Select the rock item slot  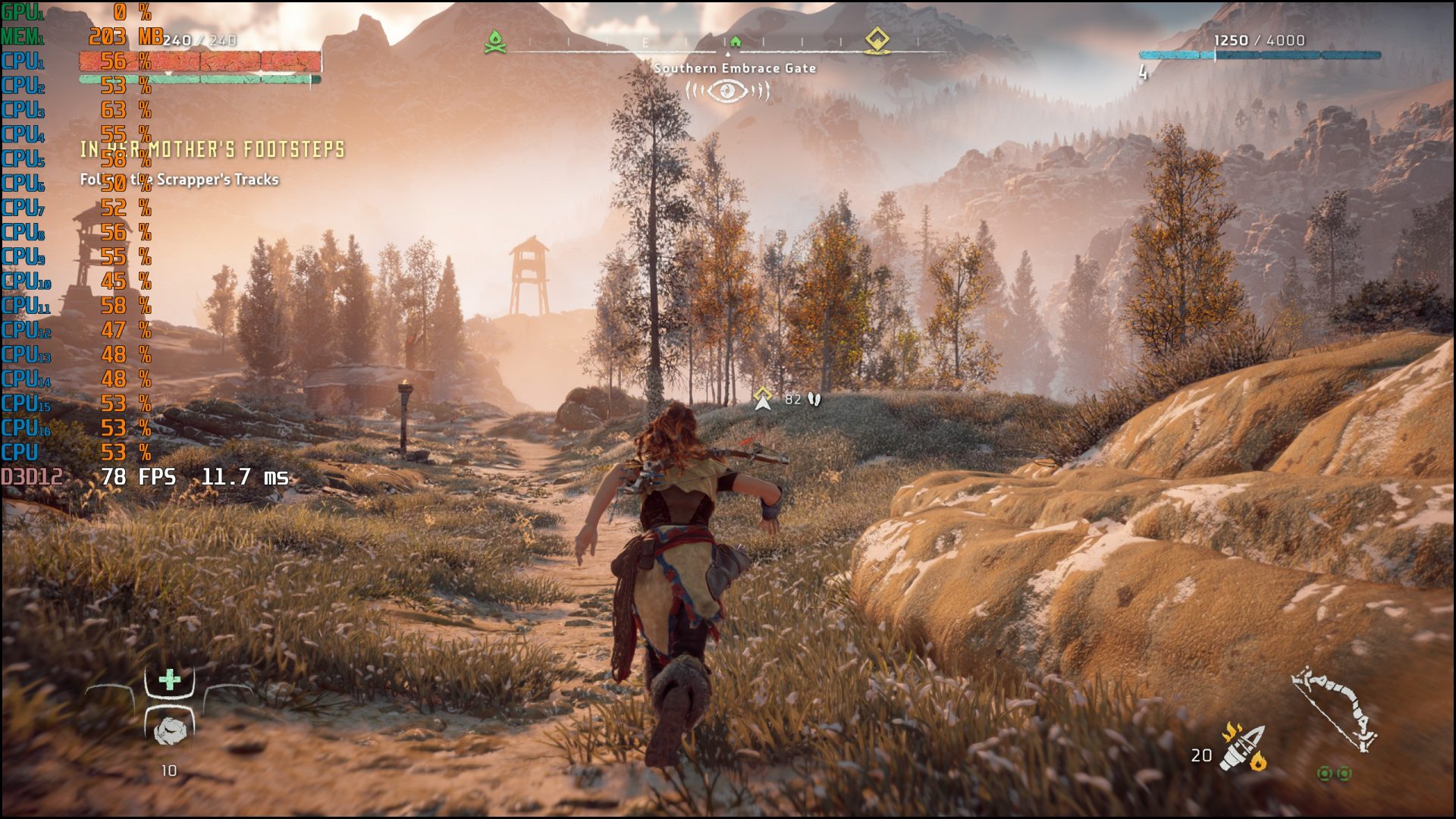click(x=170, y=730)
